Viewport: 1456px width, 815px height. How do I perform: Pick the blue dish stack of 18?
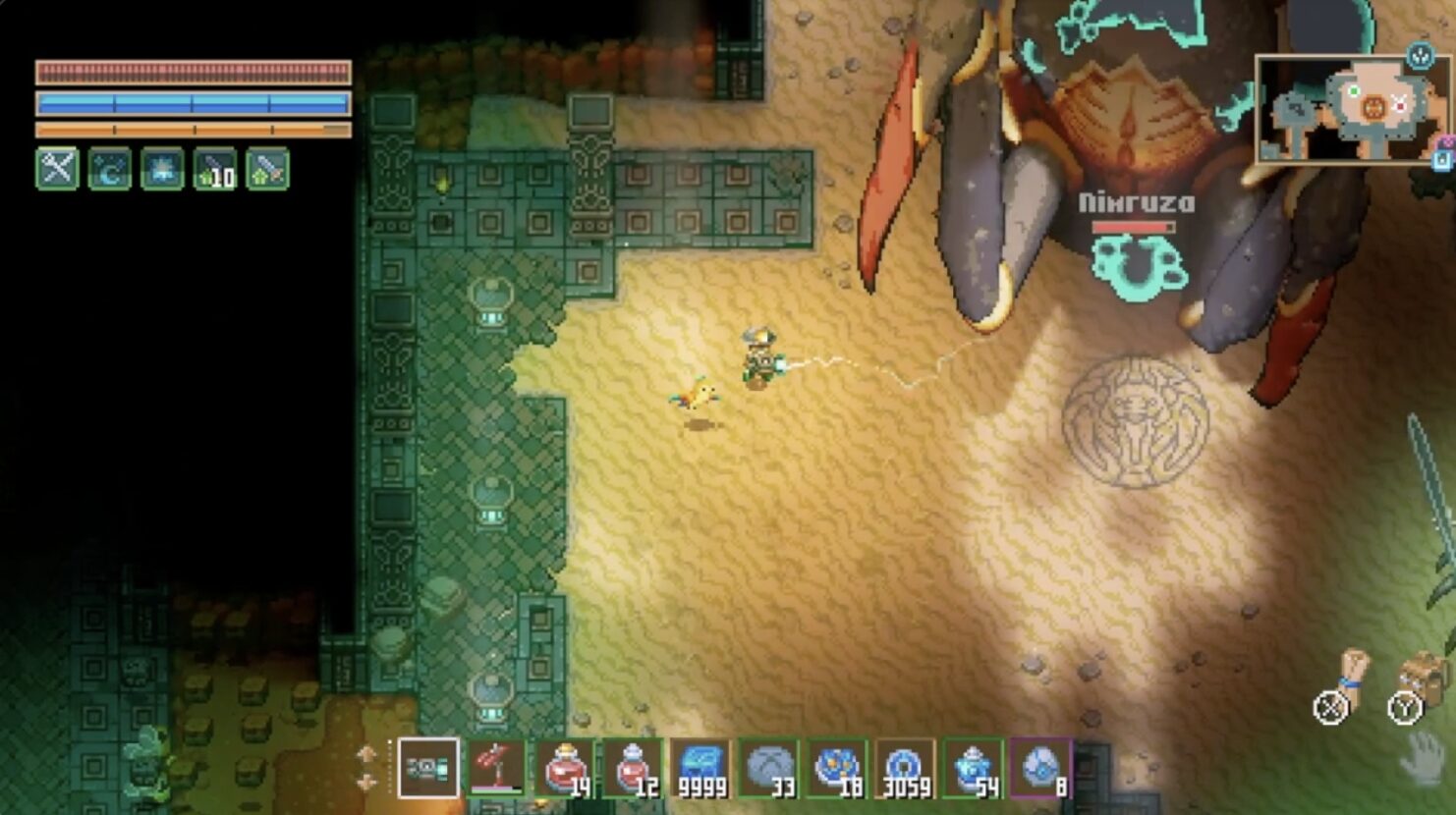pos(837,768)
